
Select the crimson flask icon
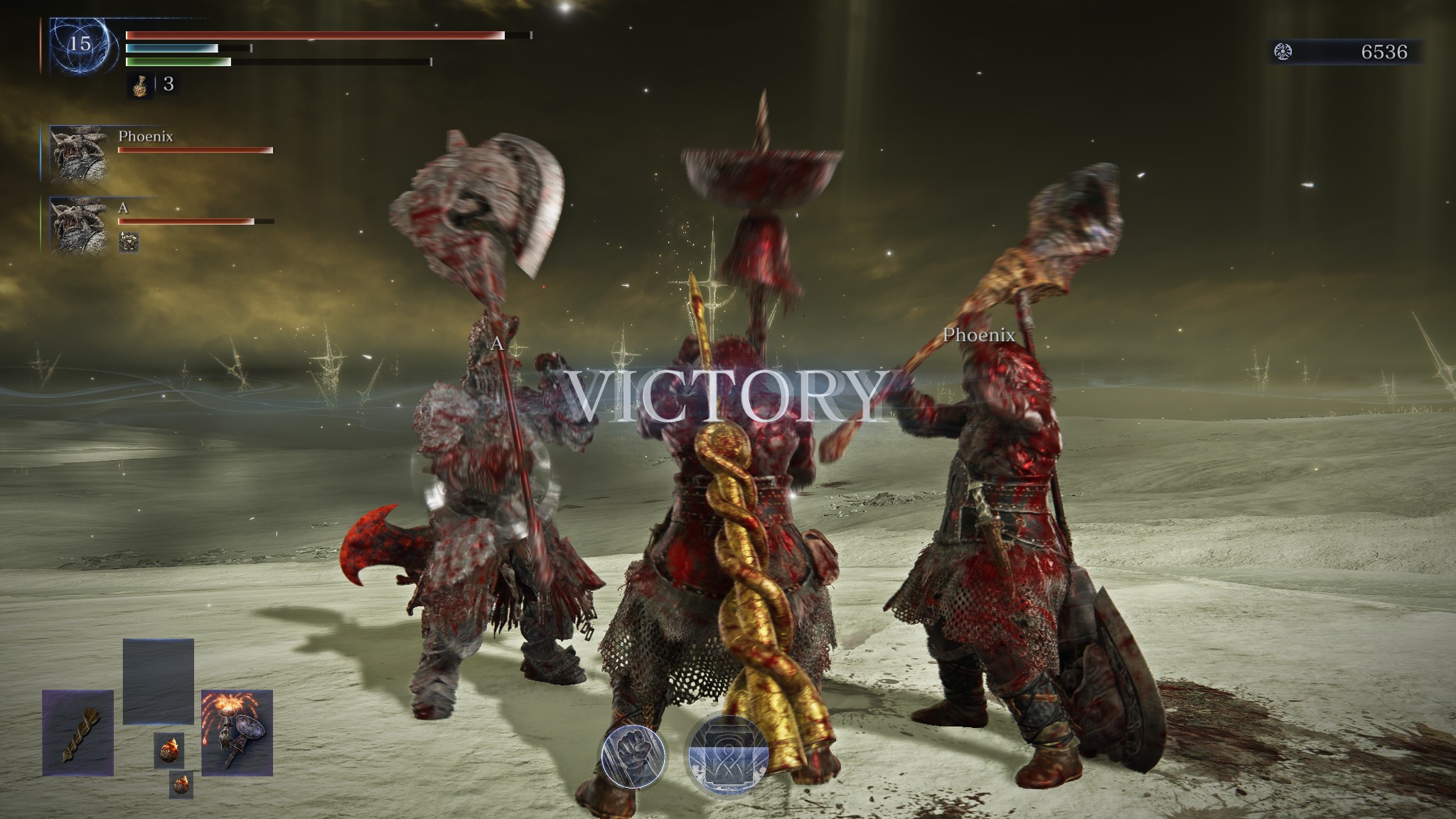pyautogui.click(x=141, y=85)
